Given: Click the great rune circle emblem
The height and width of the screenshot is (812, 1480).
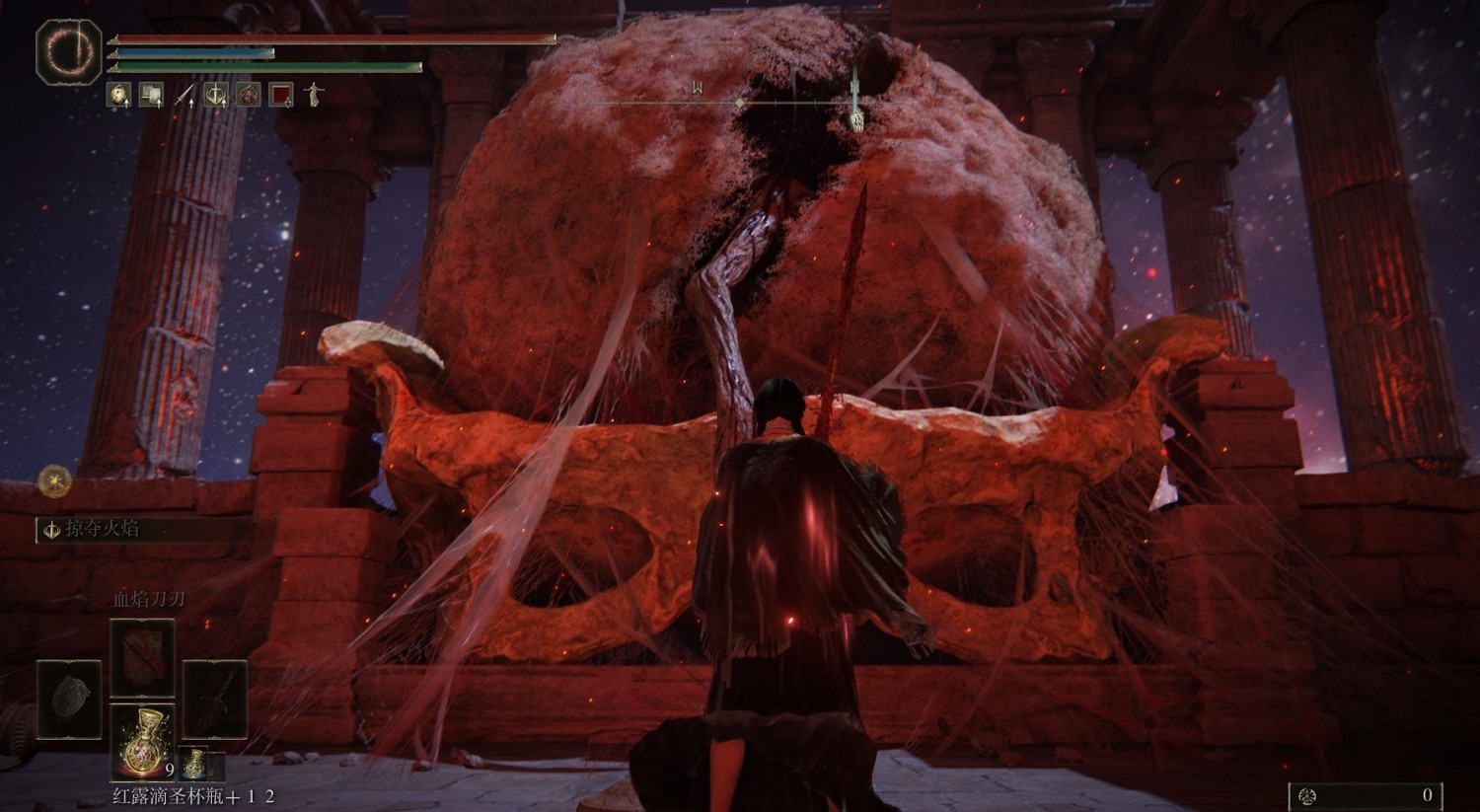Looking at the screenshot, I should coord(68,51).
